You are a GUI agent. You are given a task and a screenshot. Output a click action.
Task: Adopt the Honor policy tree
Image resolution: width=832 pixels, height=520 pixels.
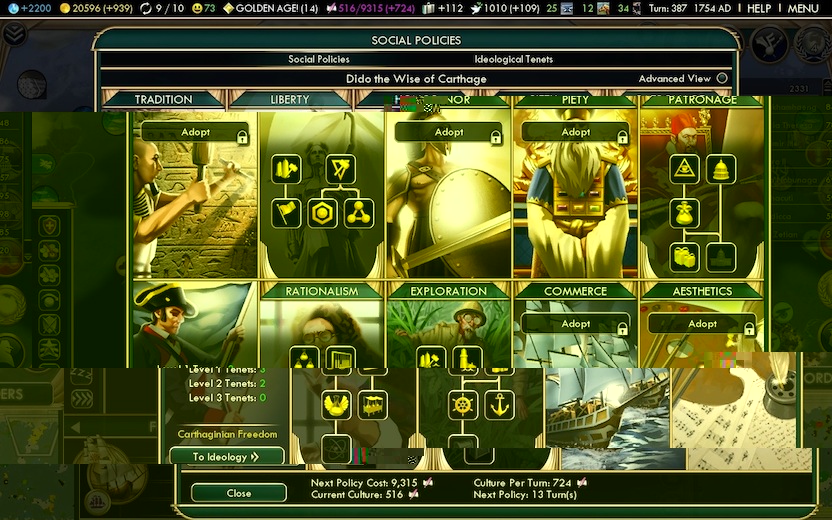(449, 132)
